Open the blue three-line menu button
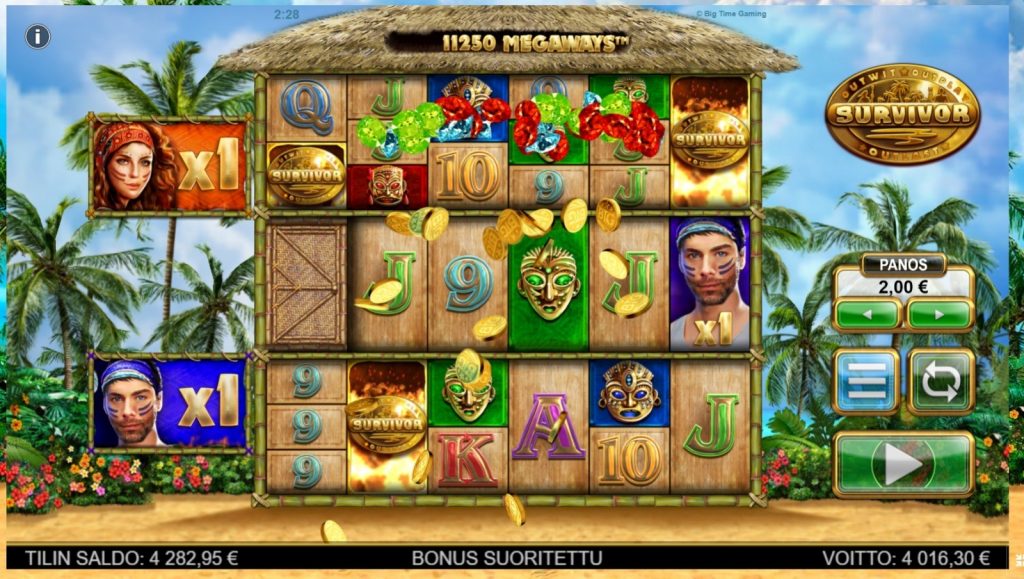The image size is (1024, 579). click(866, 381)
